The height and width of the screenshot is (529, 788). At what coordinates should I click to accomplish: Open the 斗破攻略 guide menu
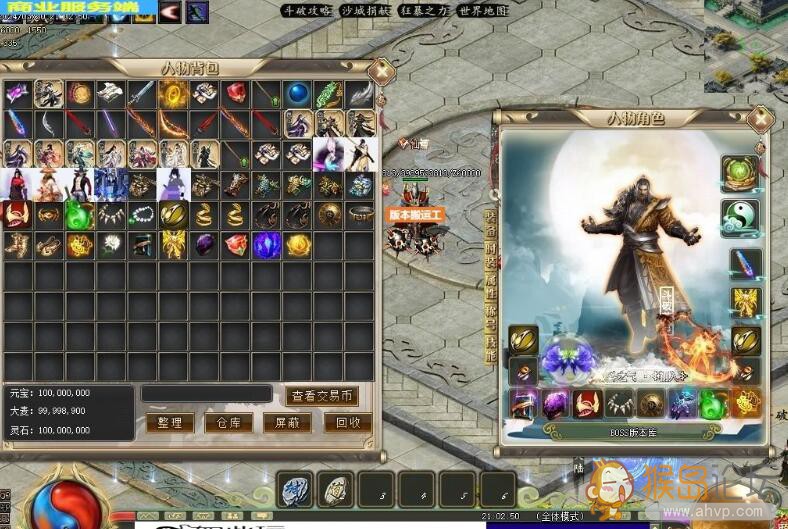pos(306,11)
